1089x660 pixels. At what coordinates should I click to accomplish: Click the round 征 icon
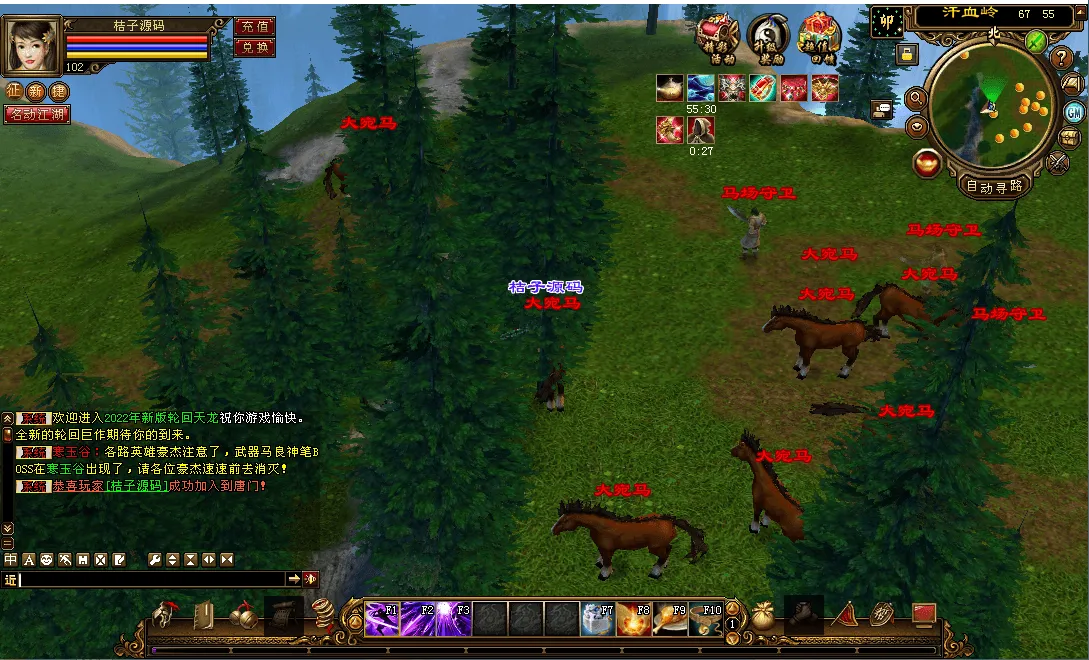pos(15,92)
